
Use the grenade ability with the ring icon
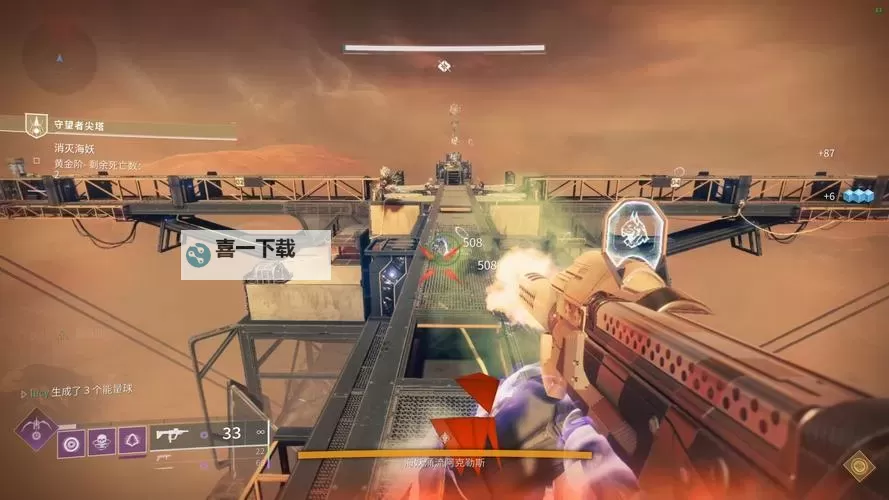71,441
